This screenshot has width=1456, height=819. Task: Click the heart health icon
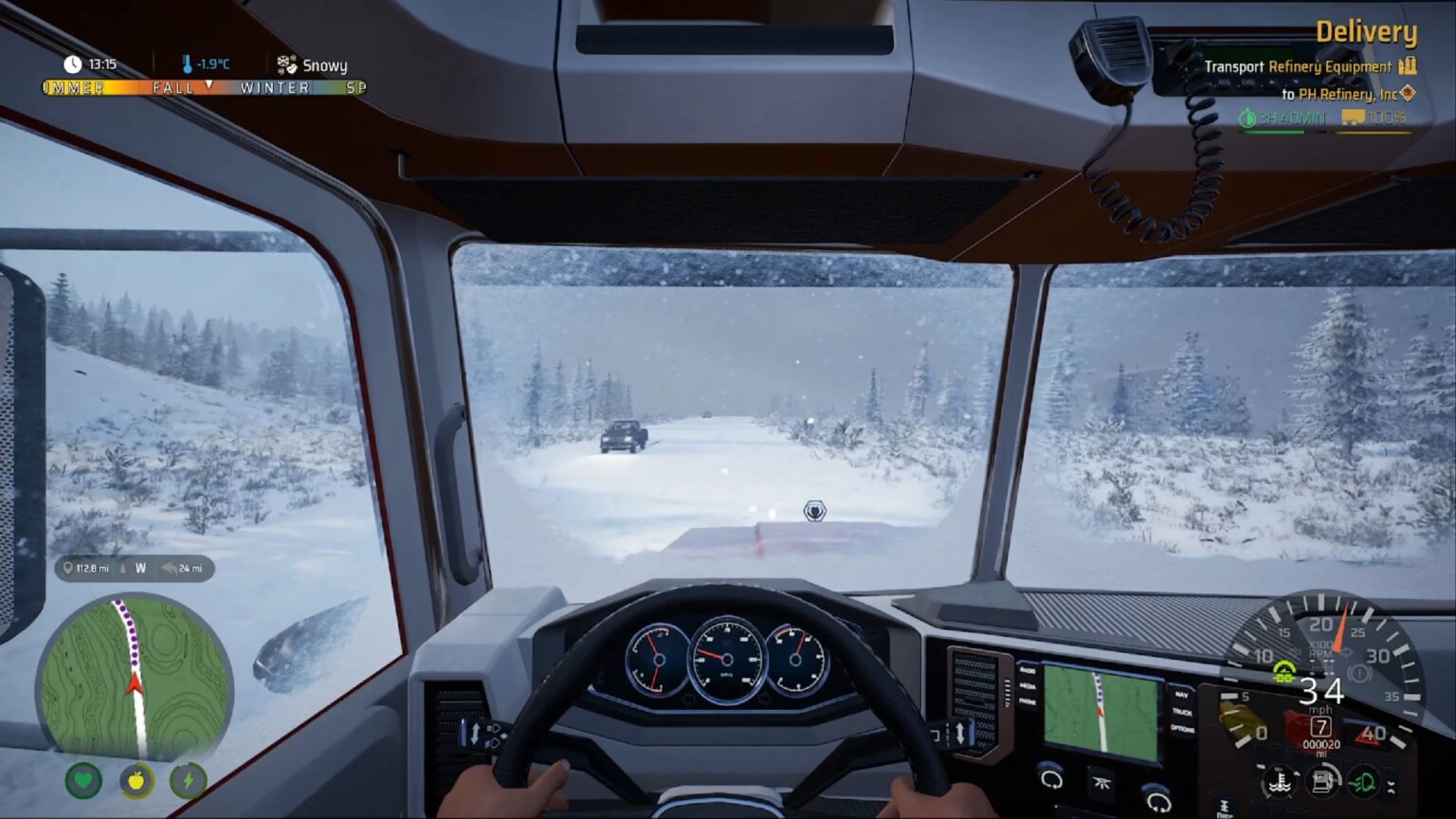click(84, 781)
